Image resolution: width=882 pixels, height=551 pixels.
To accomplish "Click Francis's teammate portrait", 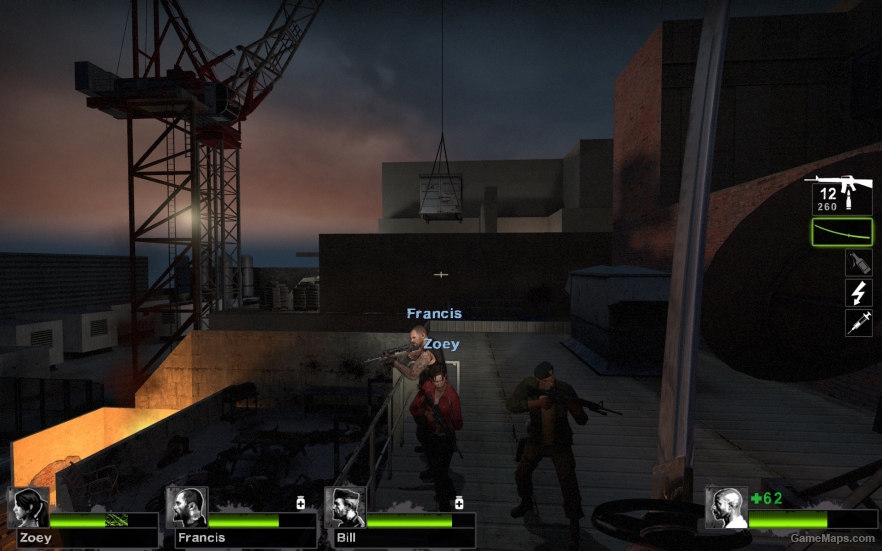I will click(187, 507).
